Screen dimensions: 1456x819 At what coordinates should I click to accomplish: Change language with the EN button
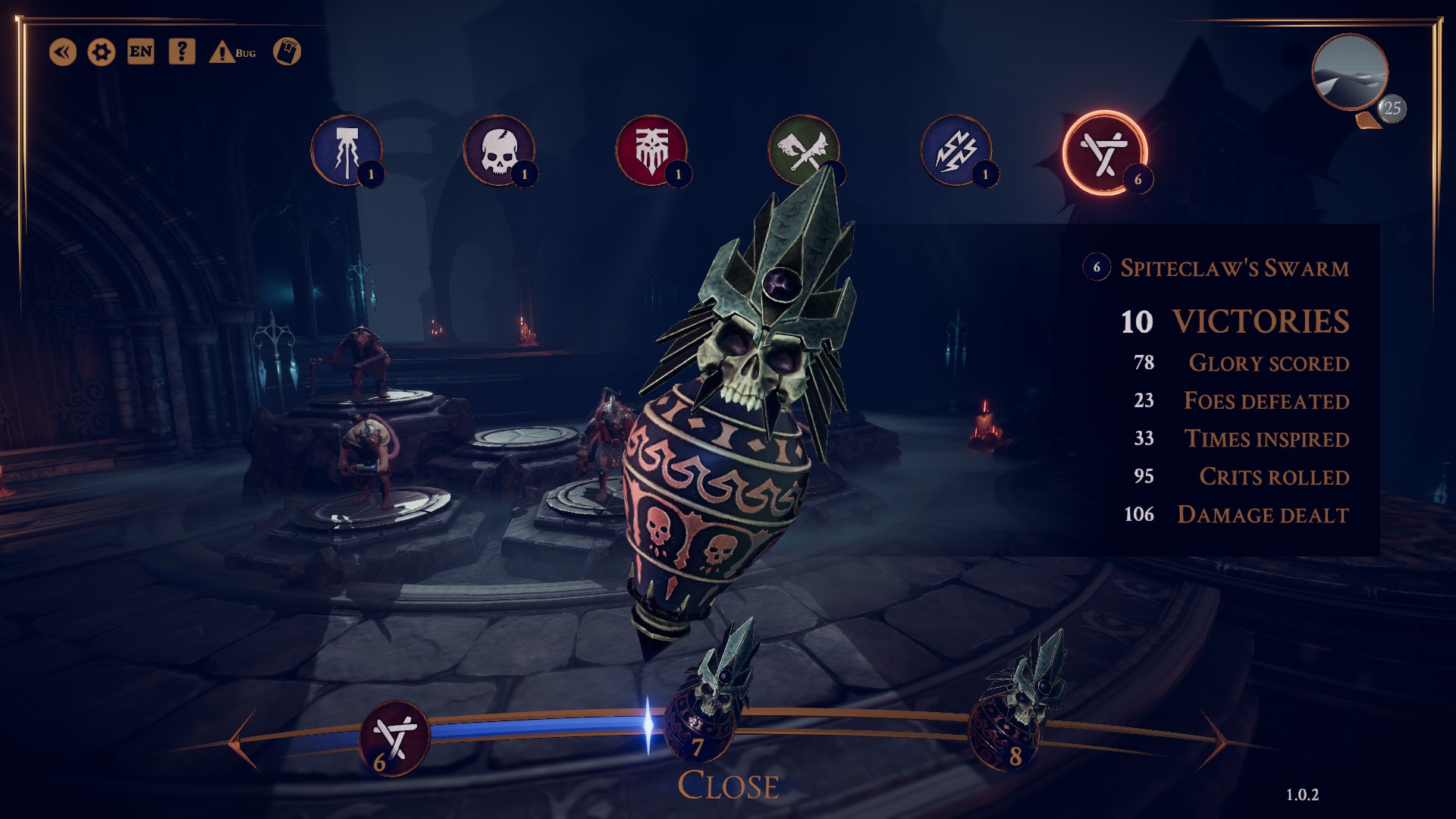141,52
